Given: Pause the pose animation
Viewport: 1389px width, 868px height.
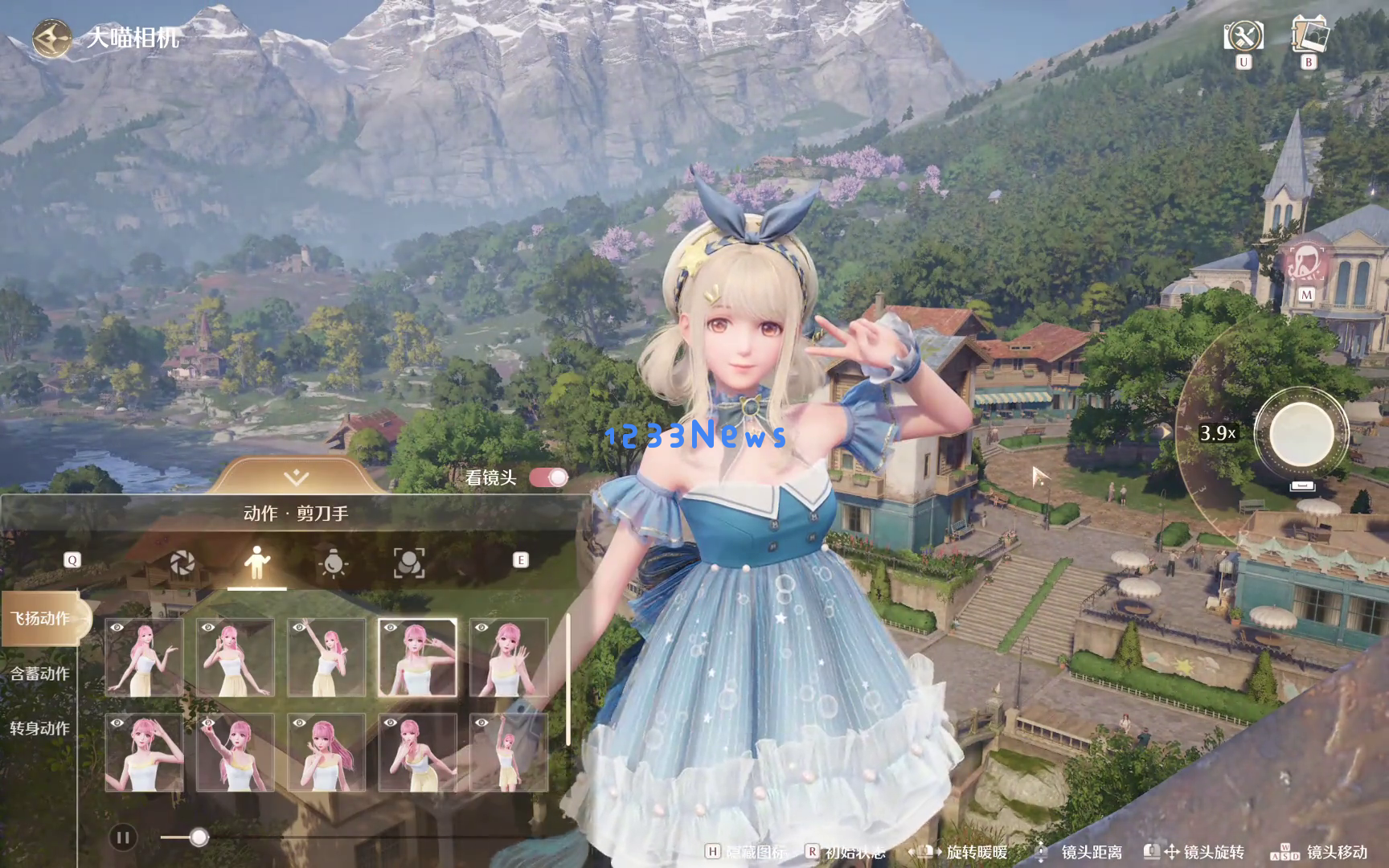Looking at the screenshot, I should coord(123,838).
